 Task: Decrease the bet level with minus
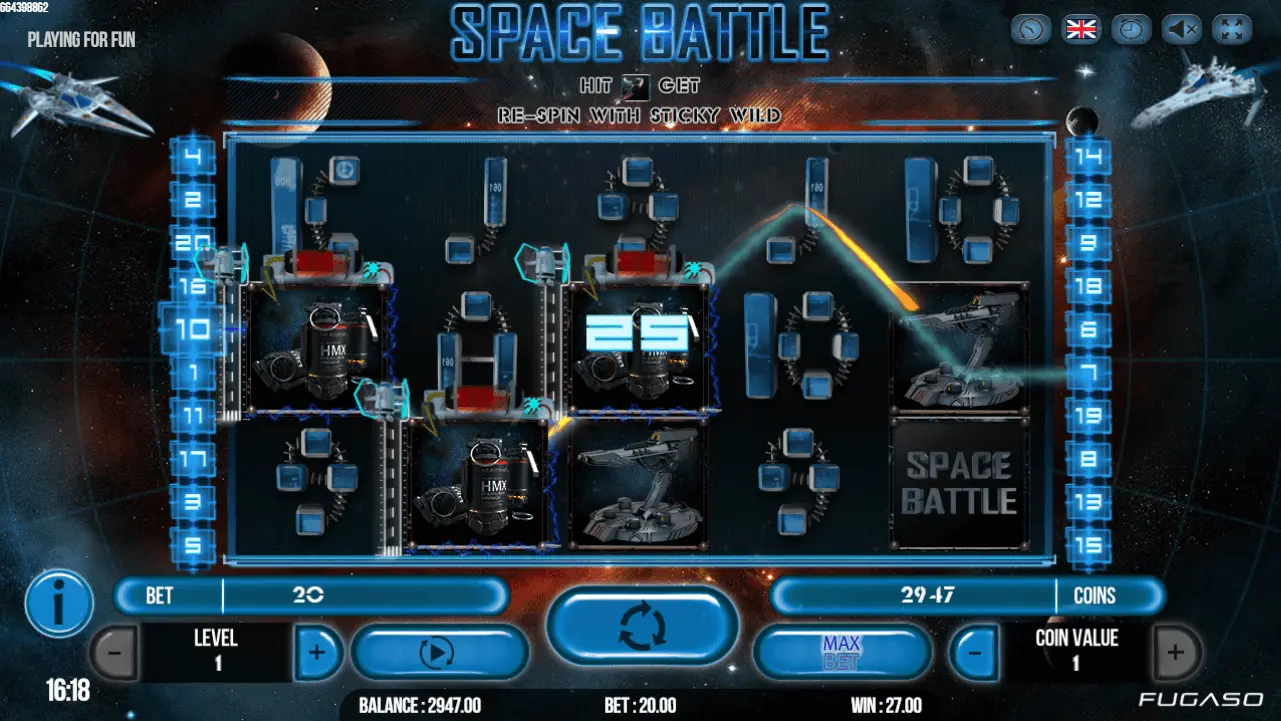pyautogui.click(x=114, y=653)
